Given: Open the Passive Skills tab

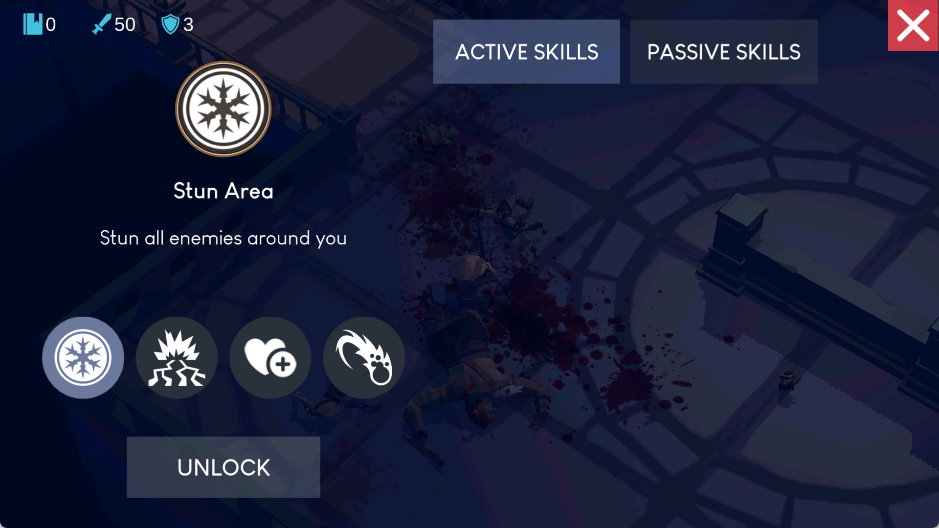Looking at the screenshot, I should [723, 52].
